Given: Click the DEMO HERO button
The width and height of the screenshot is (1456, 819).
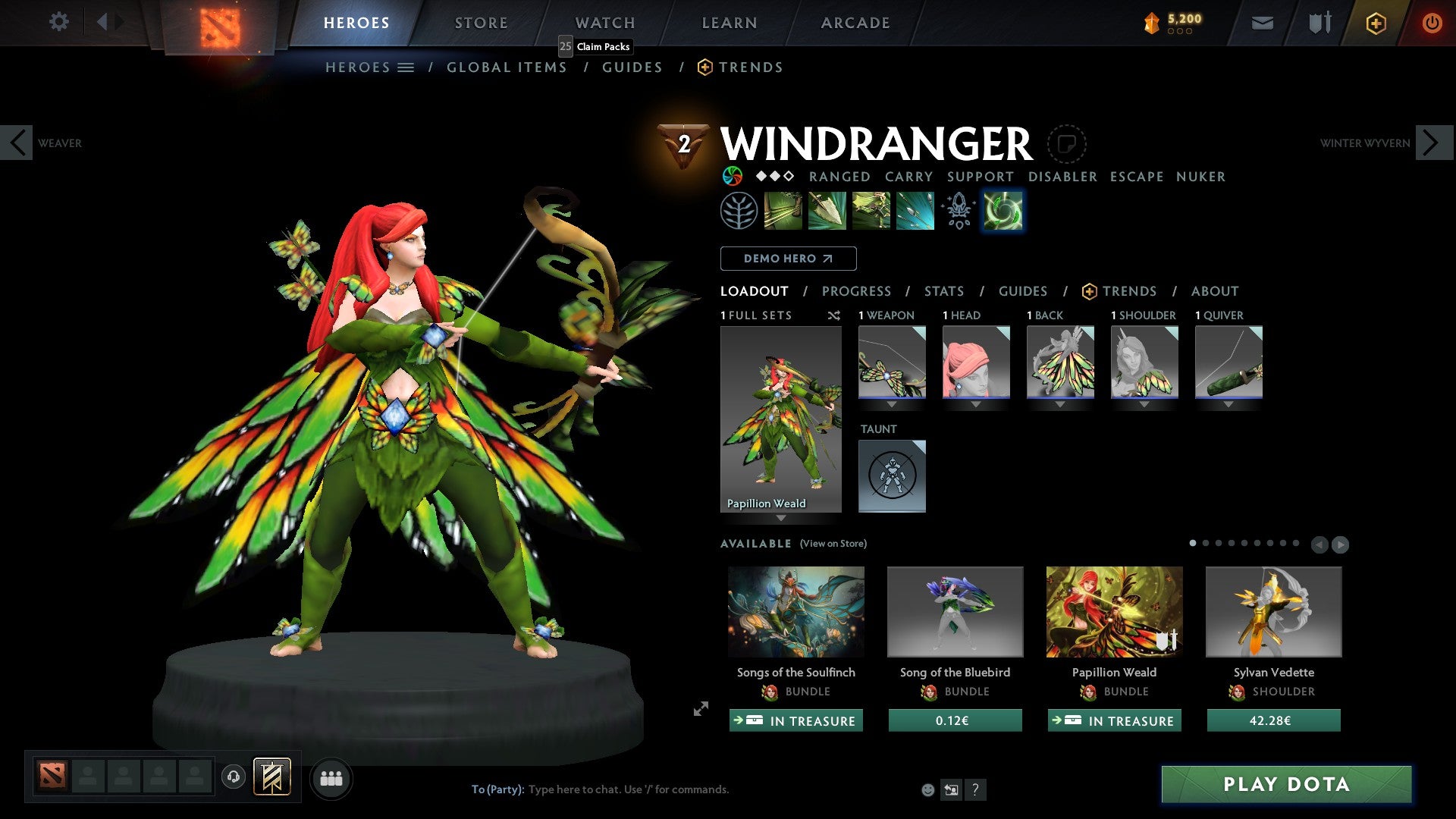Looking at the screenshot, I should point(788,259).
